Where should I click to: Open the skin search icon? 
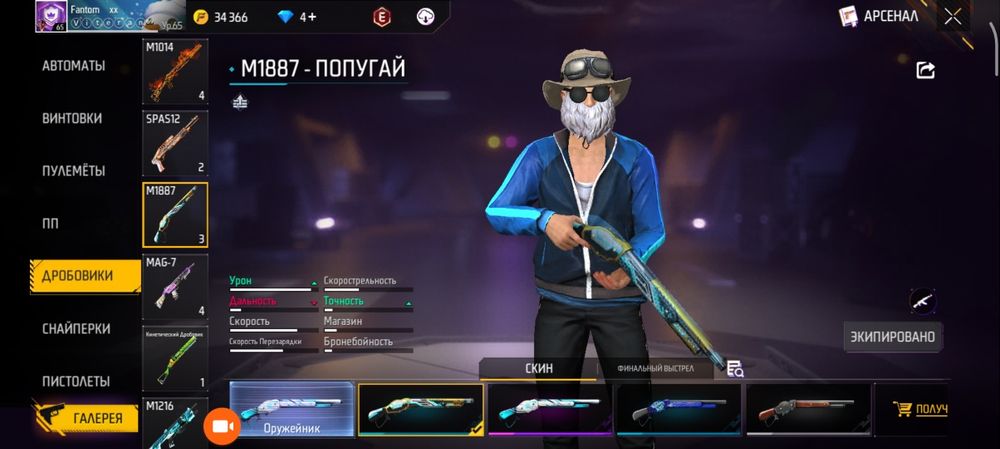[735, 369]
